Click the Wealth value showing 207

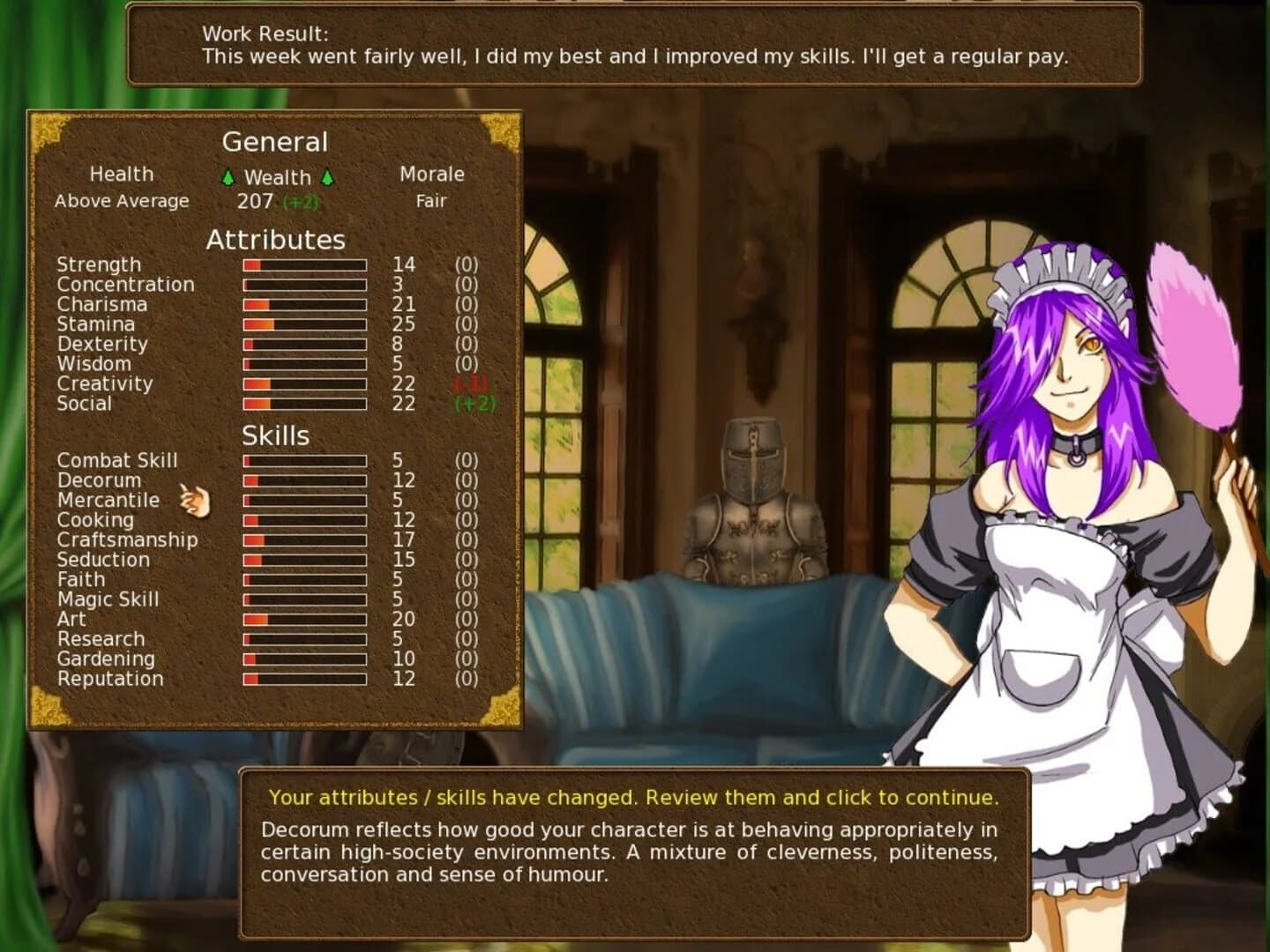[x=253, y=200]
